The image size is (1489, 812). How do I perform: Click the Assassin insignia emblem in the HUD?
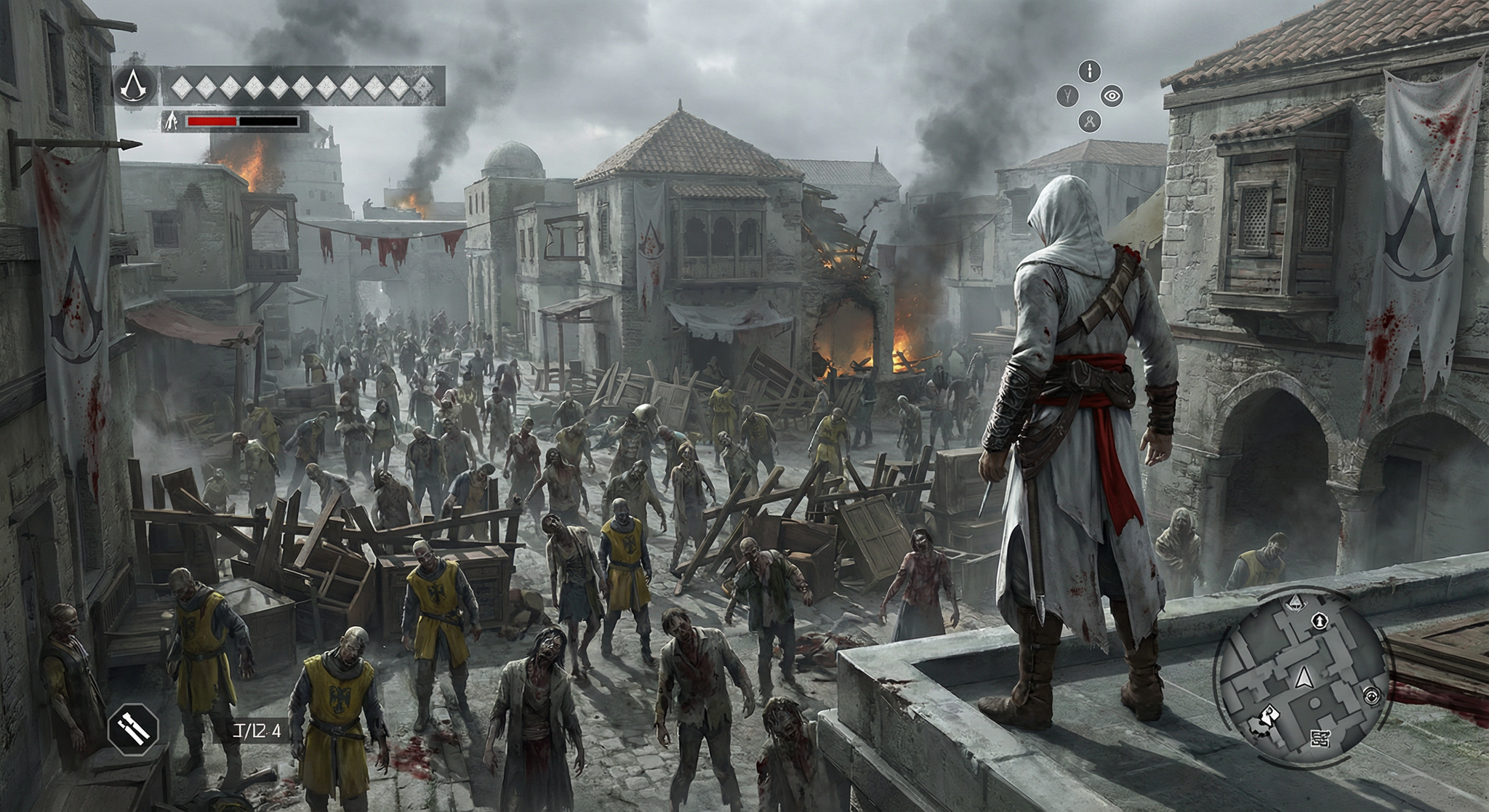click(135, 87)
